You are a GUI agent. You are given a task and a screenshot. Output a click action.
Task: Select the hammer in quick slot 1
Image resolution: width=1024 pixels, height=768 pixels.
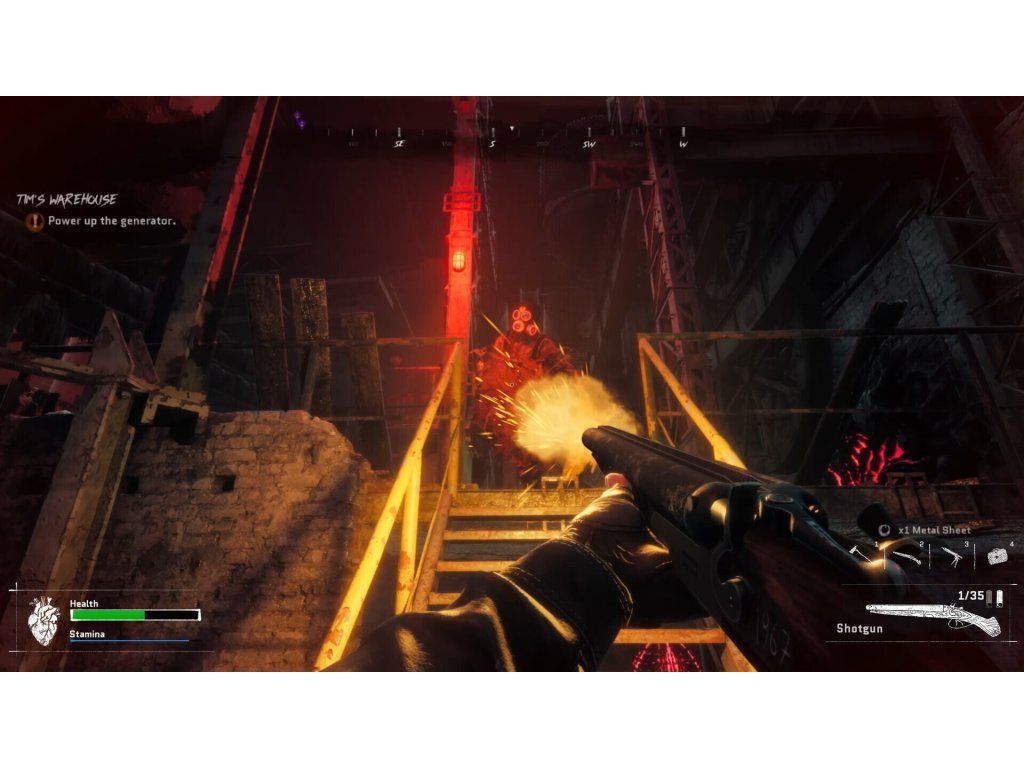pos(860,553)
